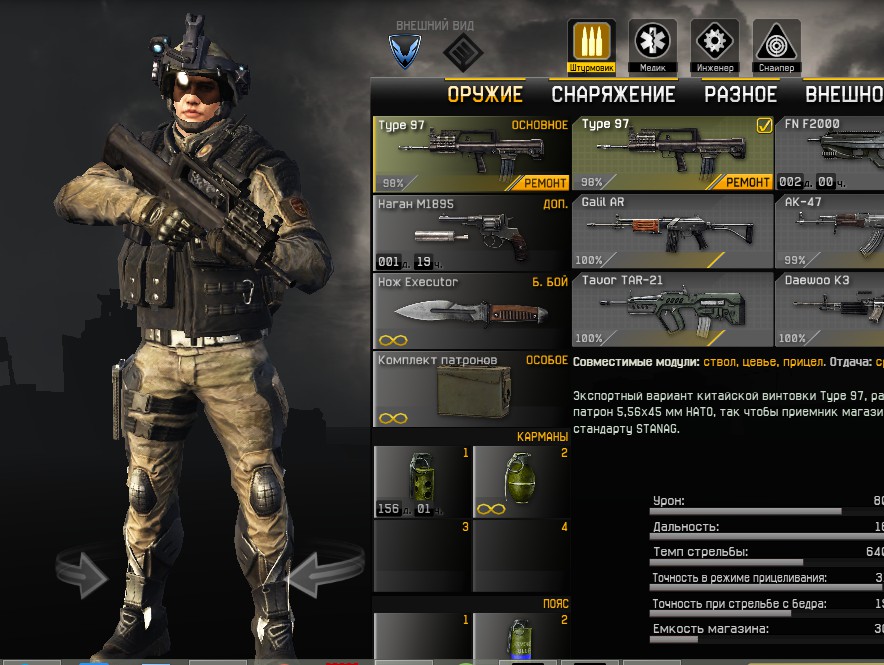Image resolution: width=884 pixels, height=665 pixels.
Task: Select the Штурмовик class icon
Action: click(591, 45)
